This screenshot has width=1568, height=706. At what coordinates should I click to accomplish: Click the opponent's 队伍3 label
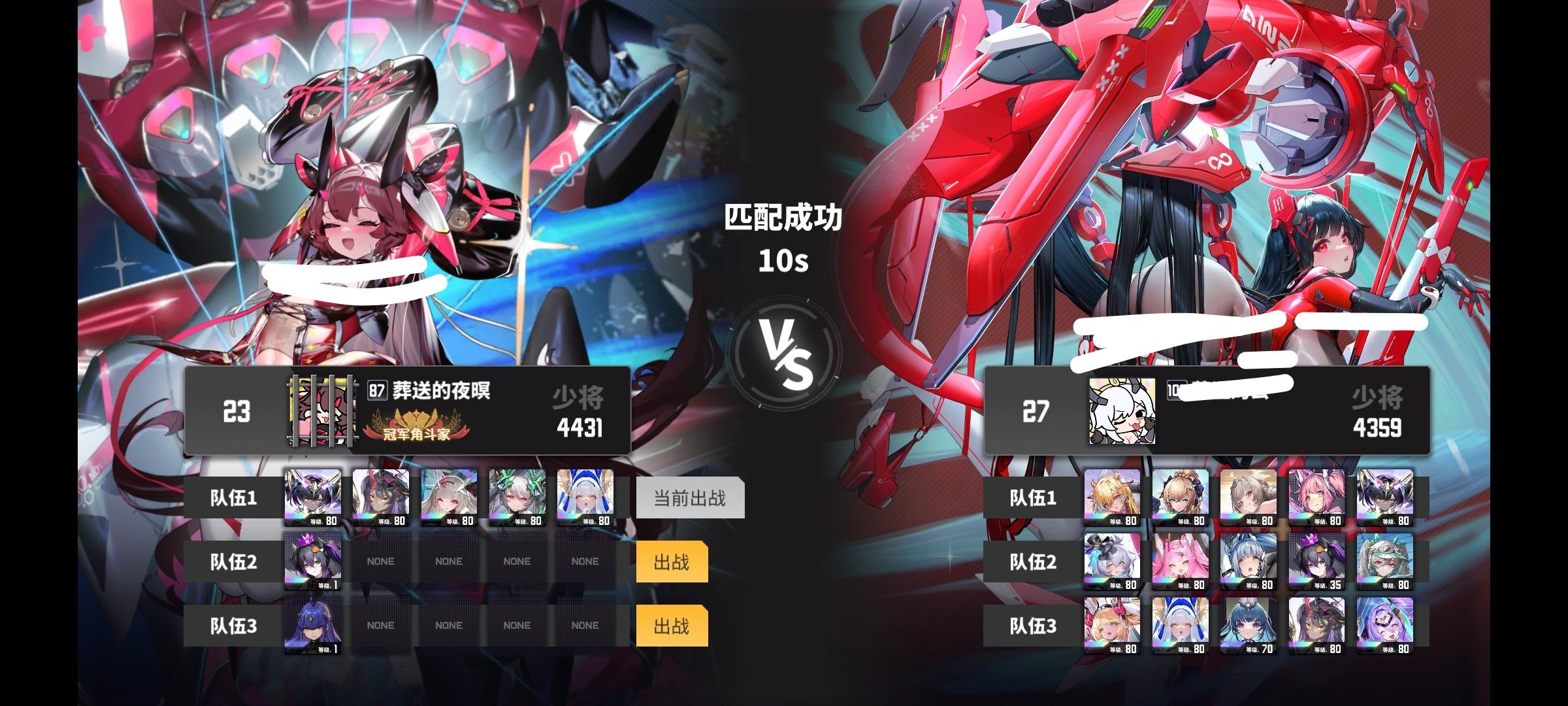1032,624
